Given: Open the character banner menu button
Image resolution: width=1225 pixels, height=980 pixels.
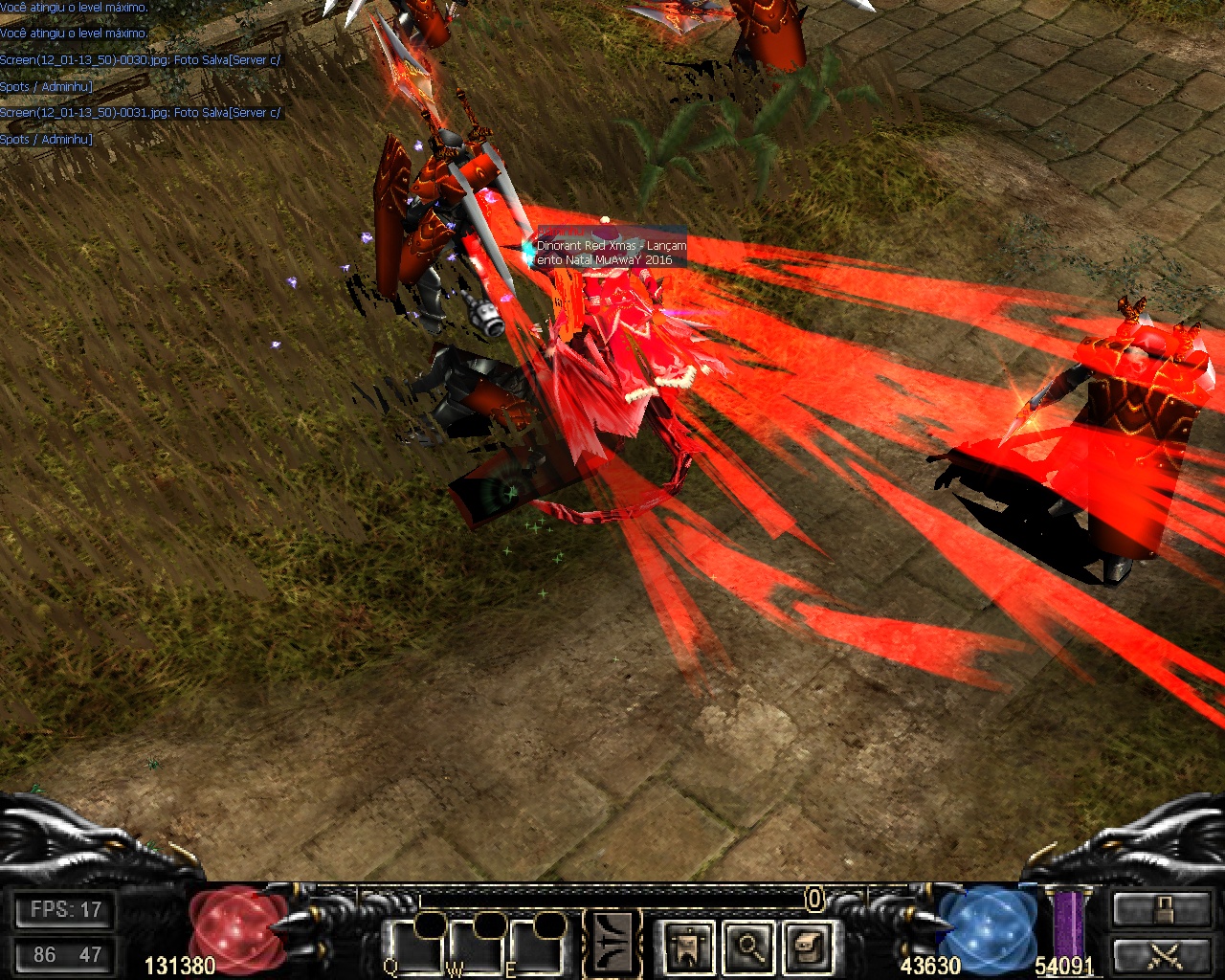Looking at the screenshot, I should [687, 946].
